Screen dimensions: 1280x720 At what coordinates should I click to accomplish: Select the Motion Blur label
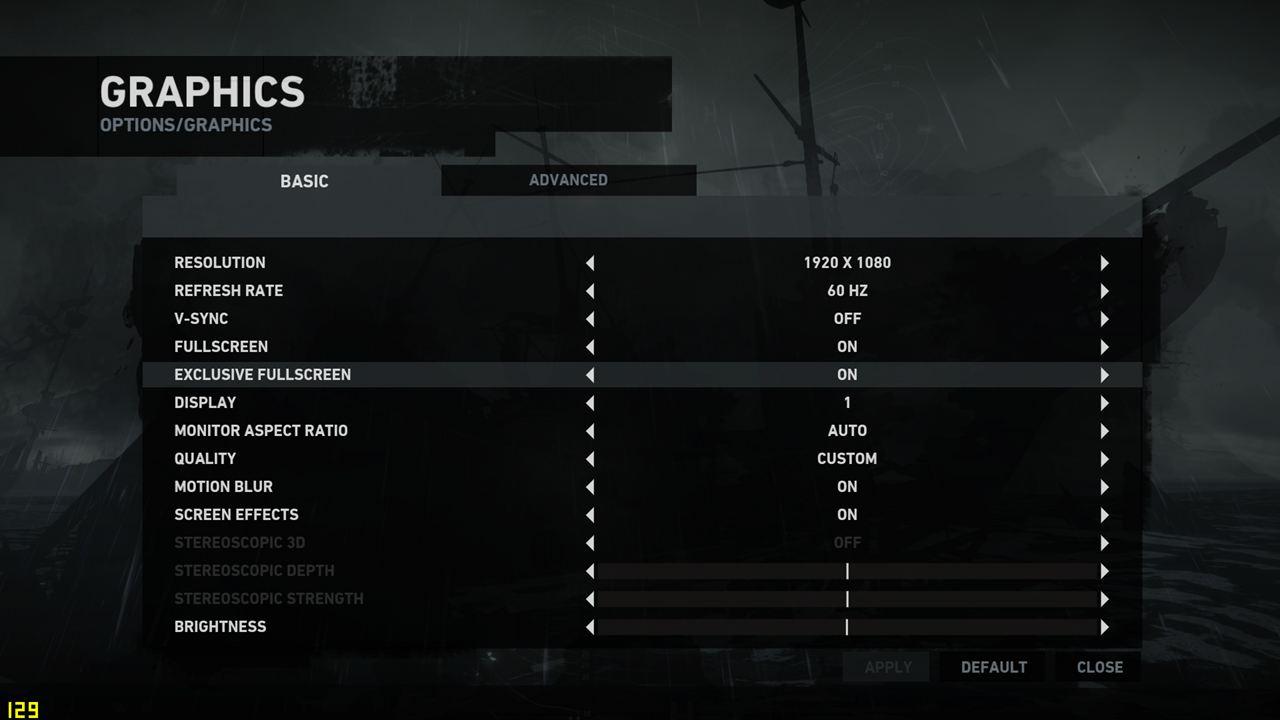(223, 487)
